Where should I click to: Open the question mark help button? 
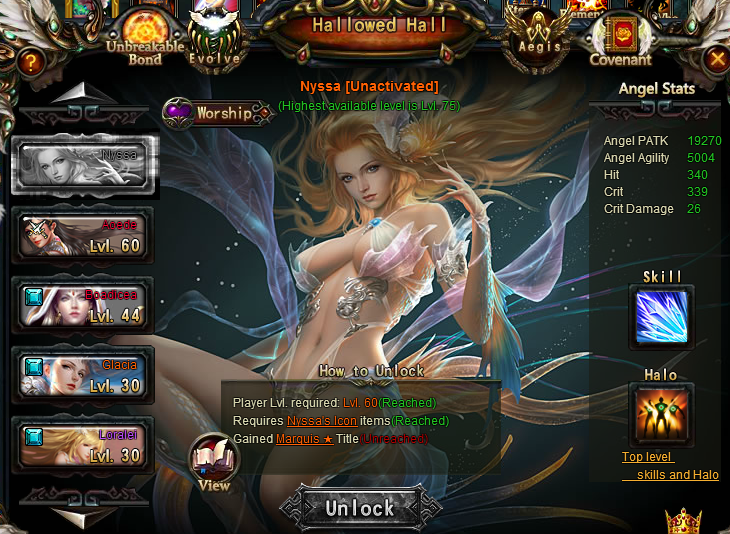click(31, 62)
